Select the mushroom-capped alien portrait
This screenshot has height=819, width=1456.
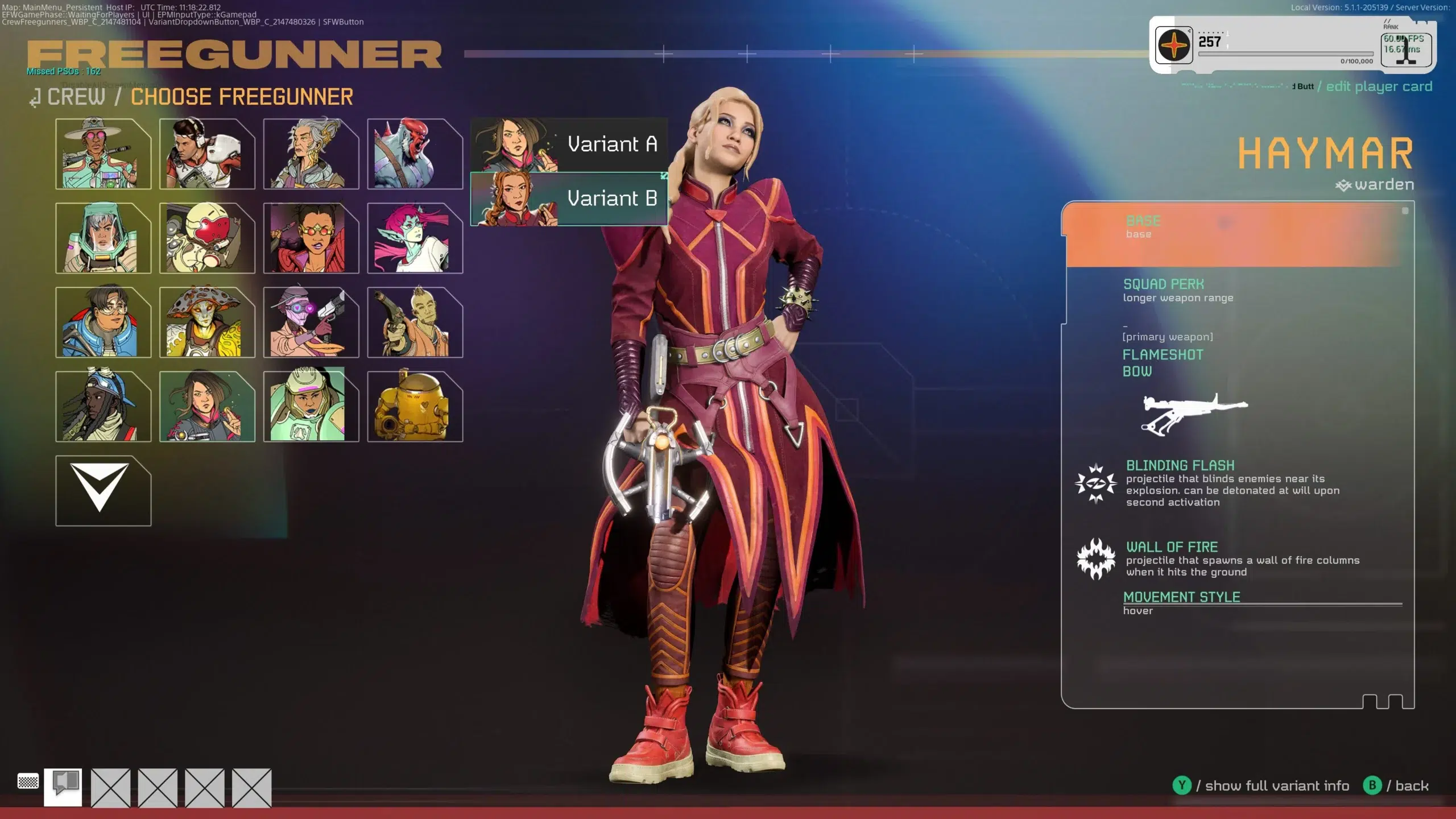pyautogui.click(x=207, y=322)
